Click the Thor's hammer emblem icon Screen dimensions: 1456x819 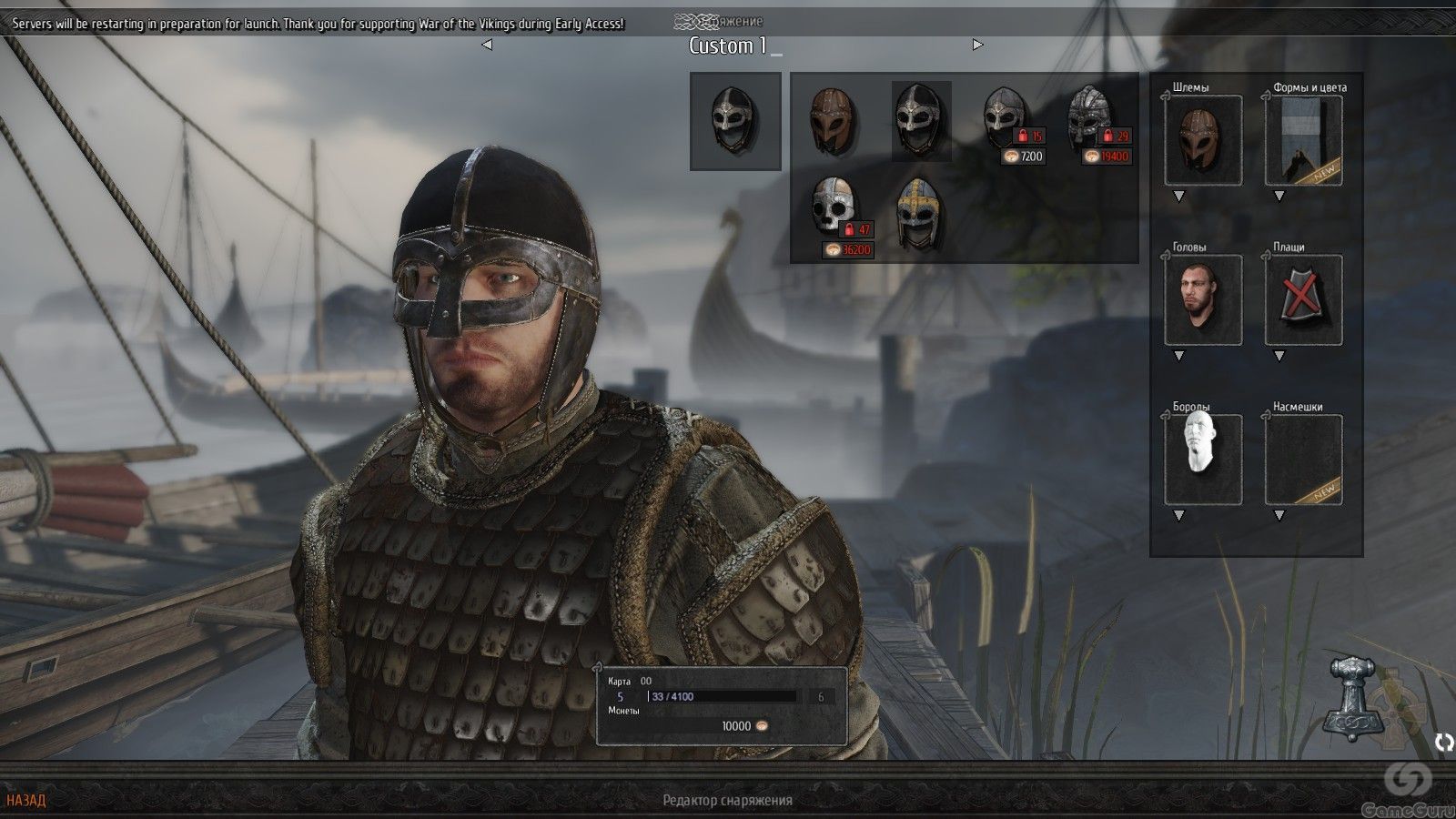[1356, 696]
